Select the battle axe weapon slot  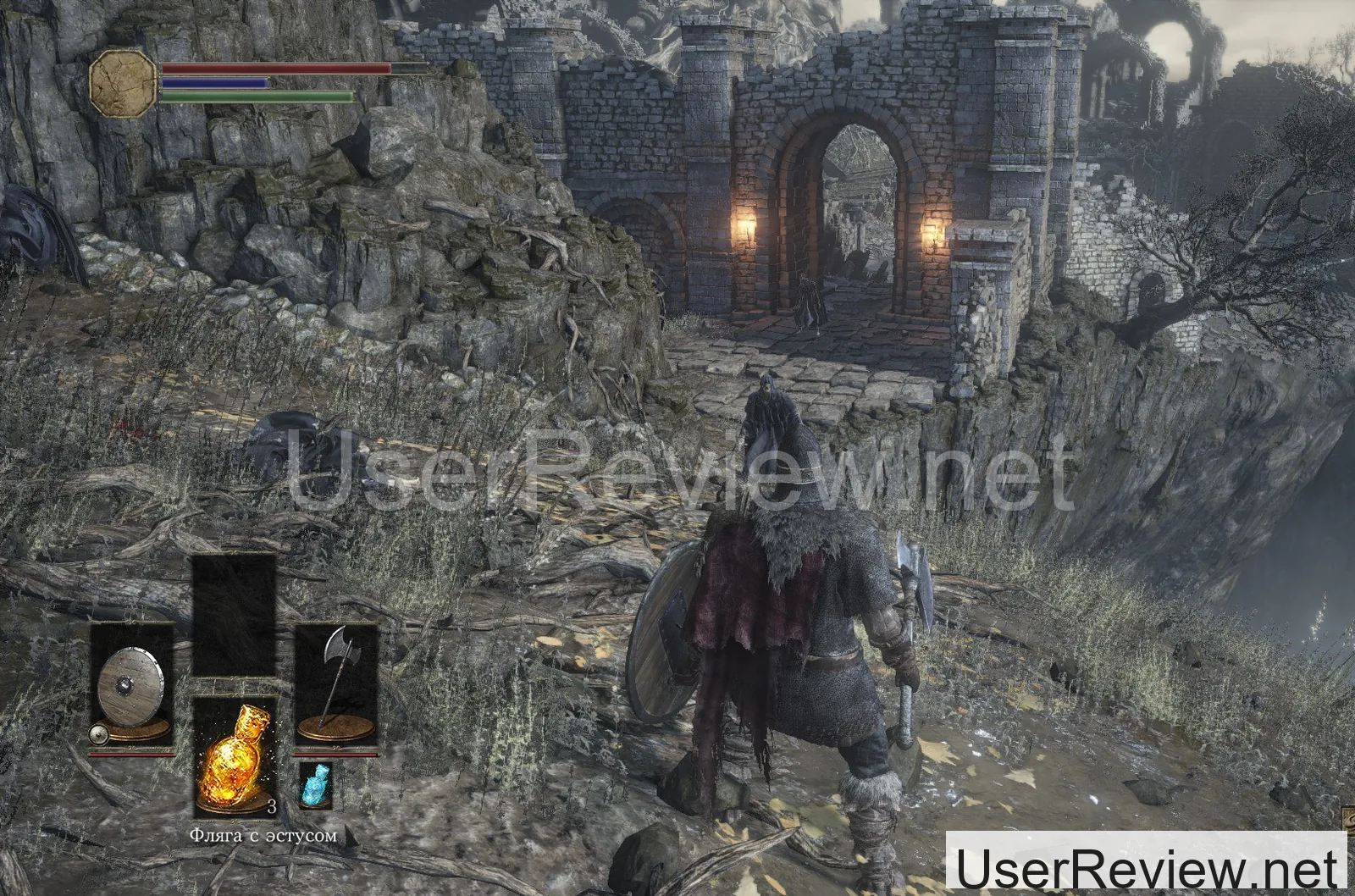click(335, 685)
